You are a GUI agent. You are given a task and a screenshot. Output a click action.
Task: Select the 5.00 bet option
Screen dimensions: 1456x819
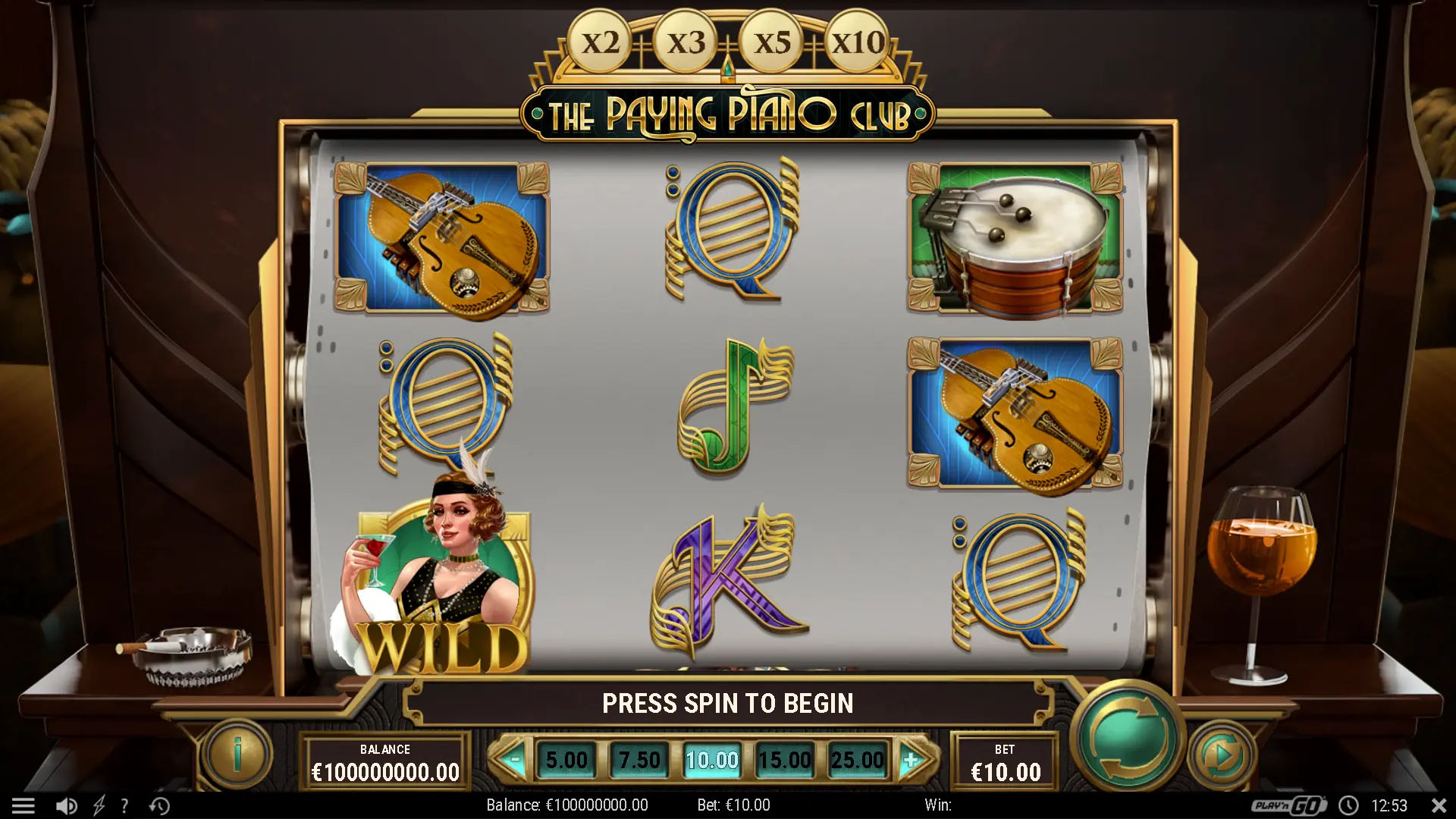(x=566, y=758)
